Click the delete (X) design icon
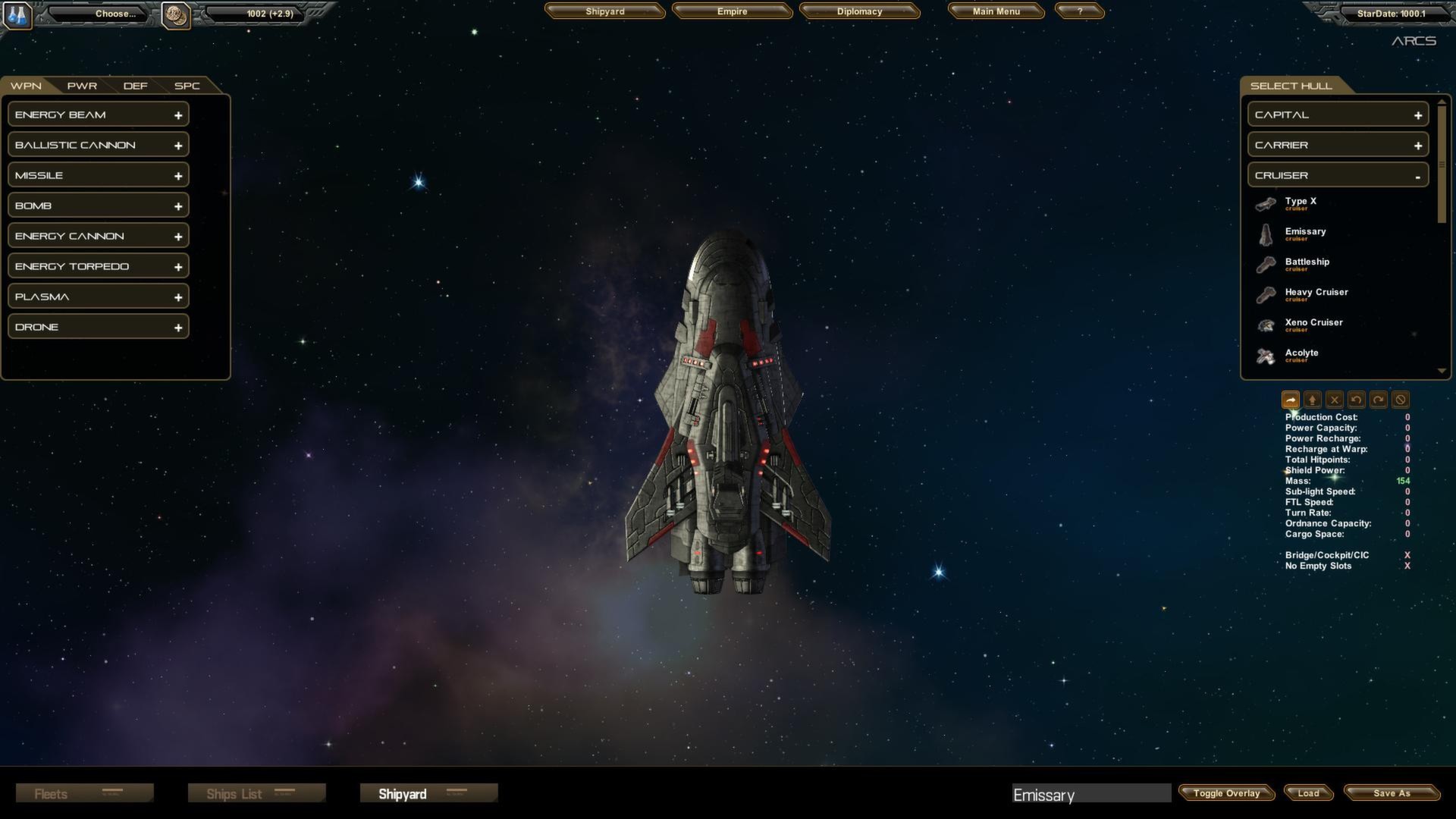 point(1335,400)
